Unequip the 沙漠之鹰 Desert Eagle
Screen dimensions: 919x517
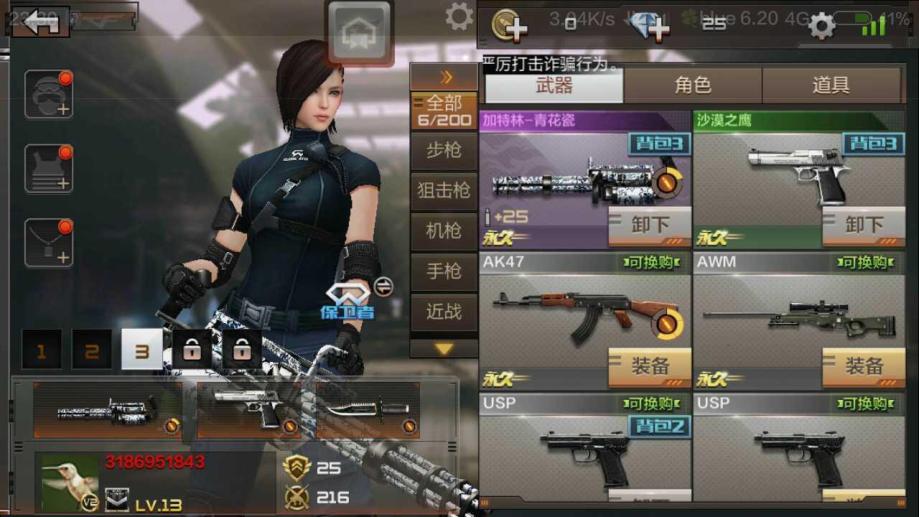coord(864,225)
